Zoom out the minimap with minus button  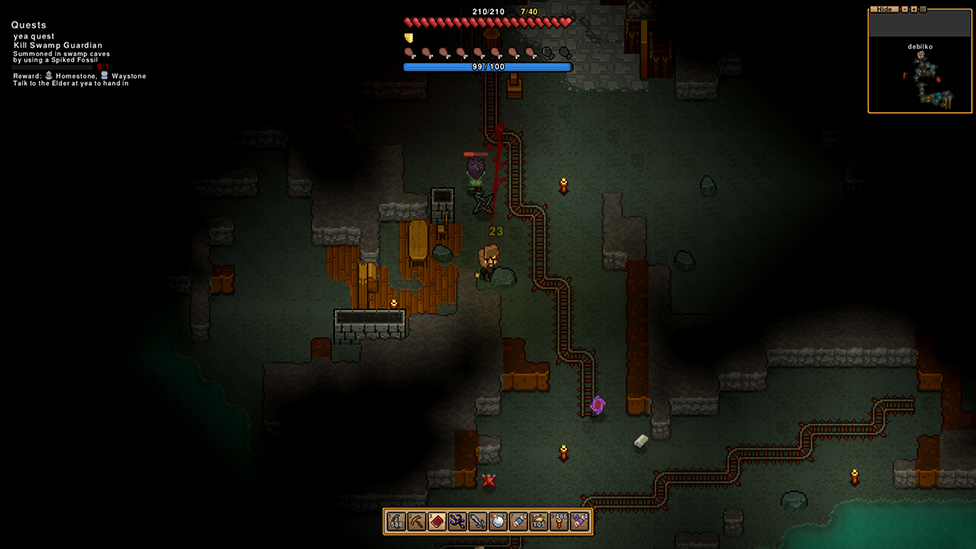click(x=902, y=9)
